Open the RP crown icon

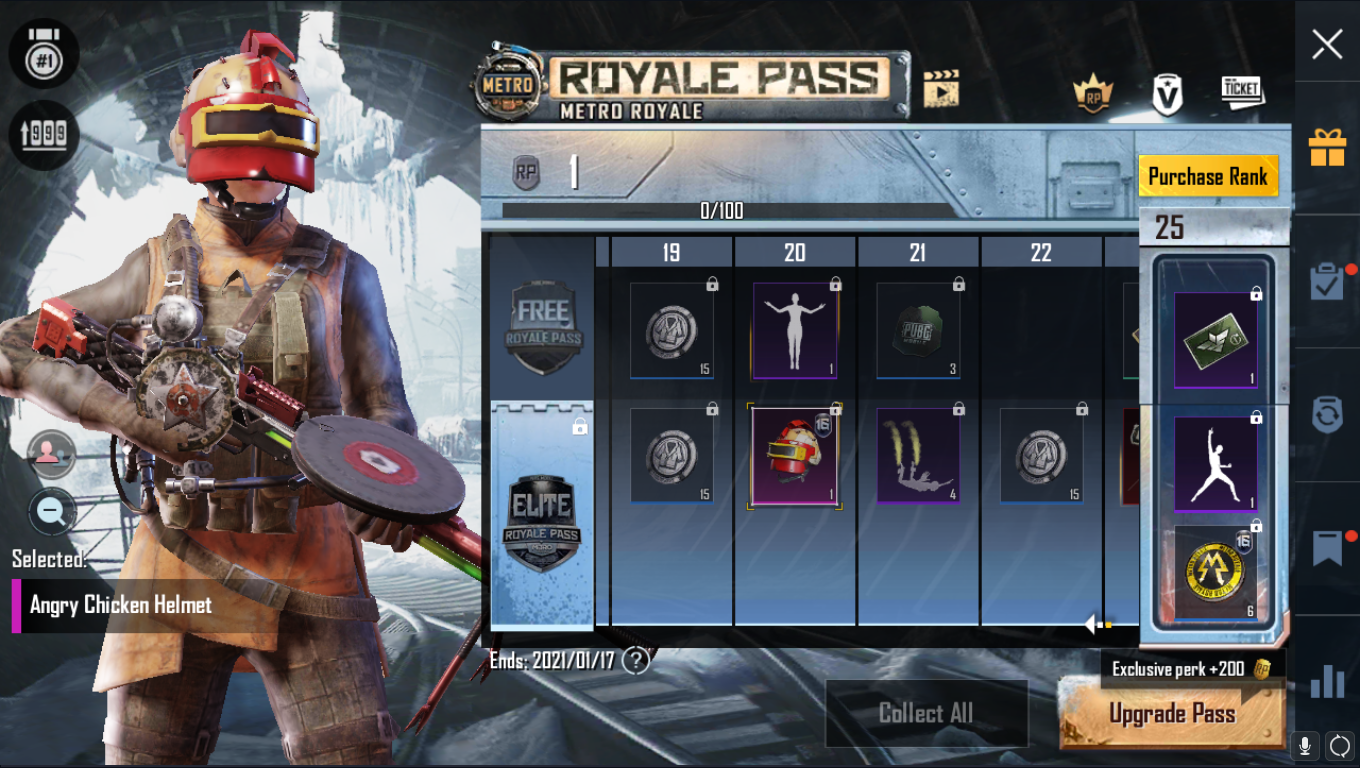1093,95
